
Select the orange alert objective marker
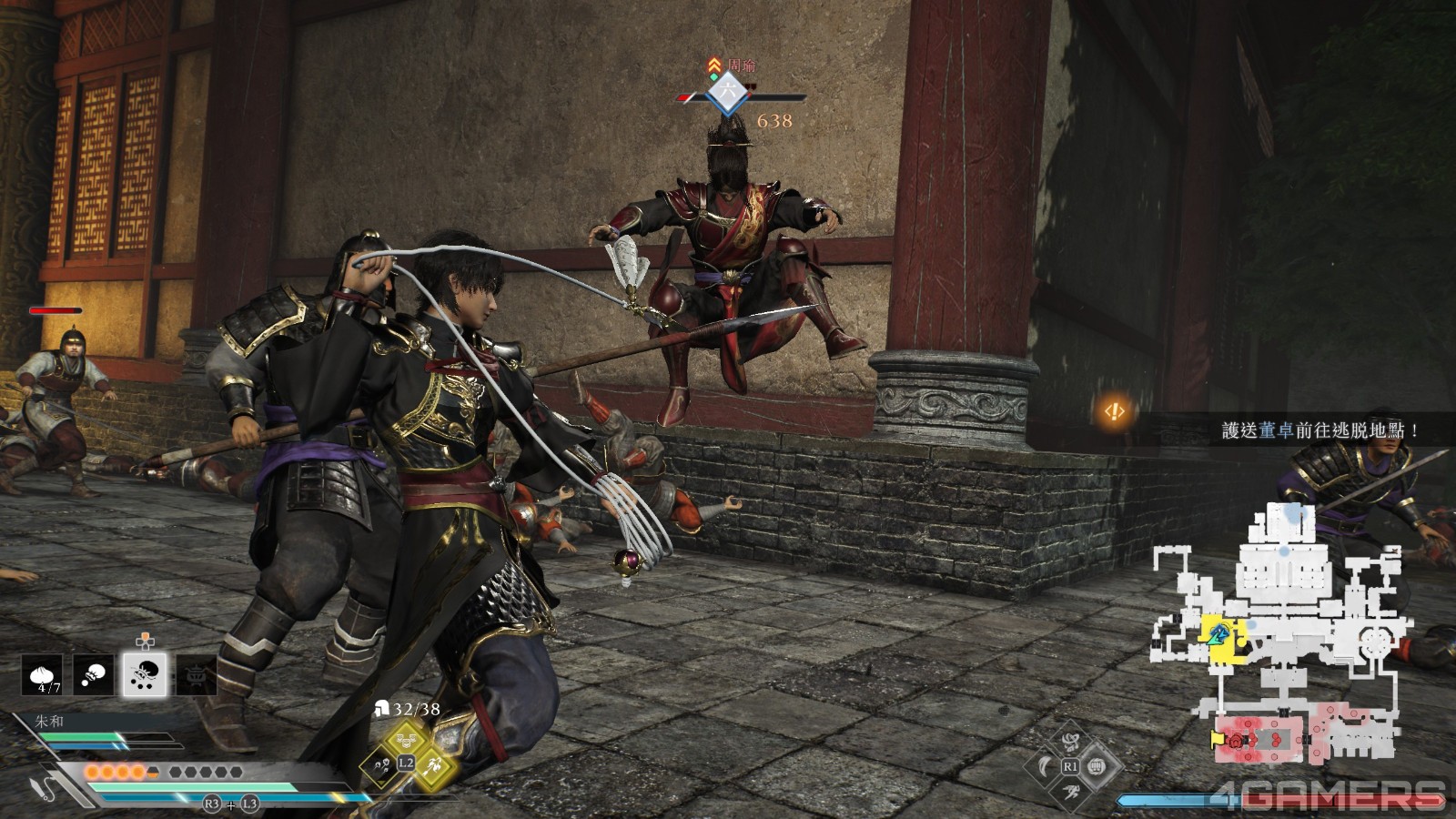[1114, 412]
